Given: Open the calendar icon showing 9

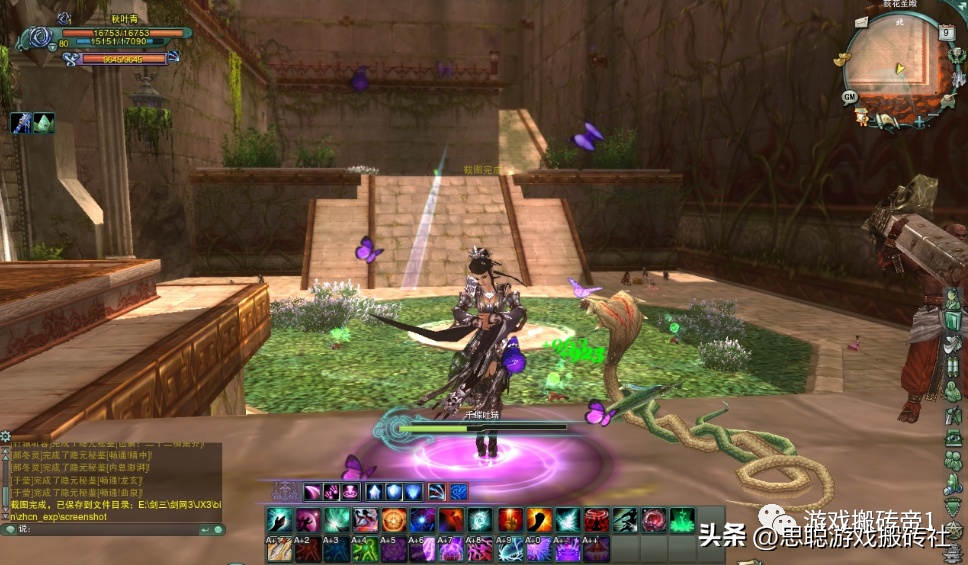Looking at the screenshot, I should [946, 32].
